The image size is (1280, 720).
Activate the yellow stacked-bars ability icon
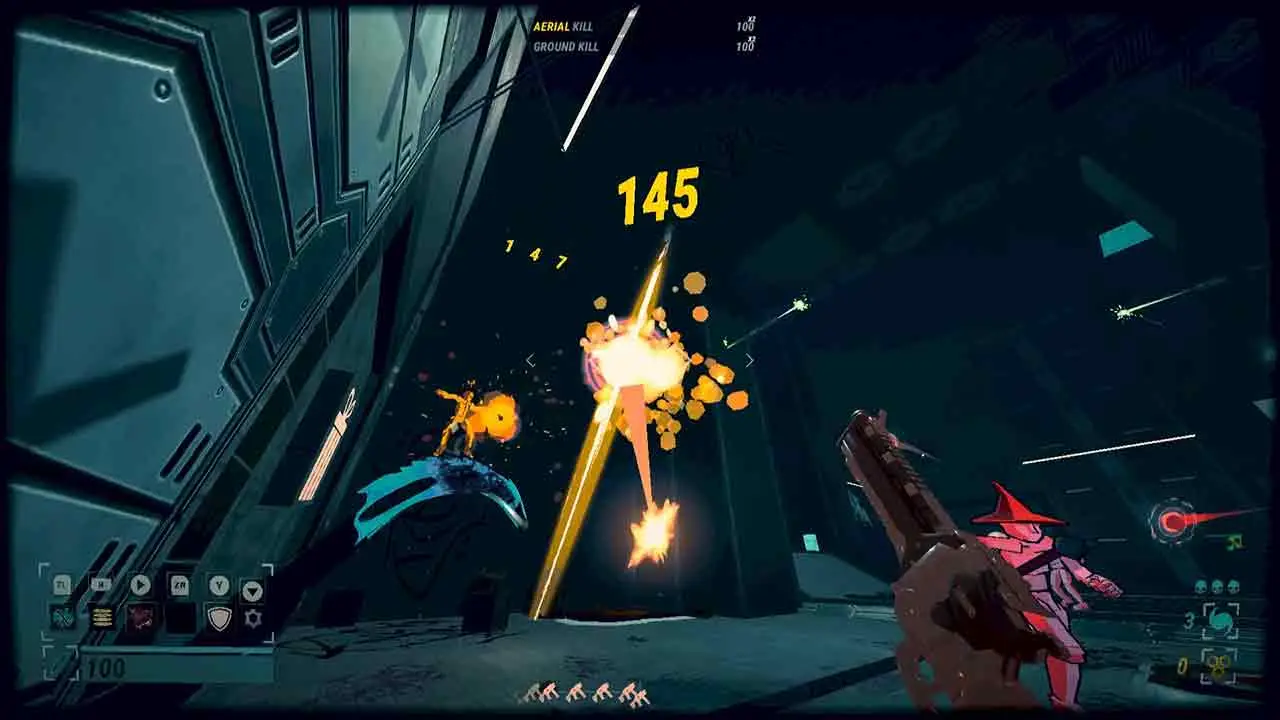coord(101,617)
